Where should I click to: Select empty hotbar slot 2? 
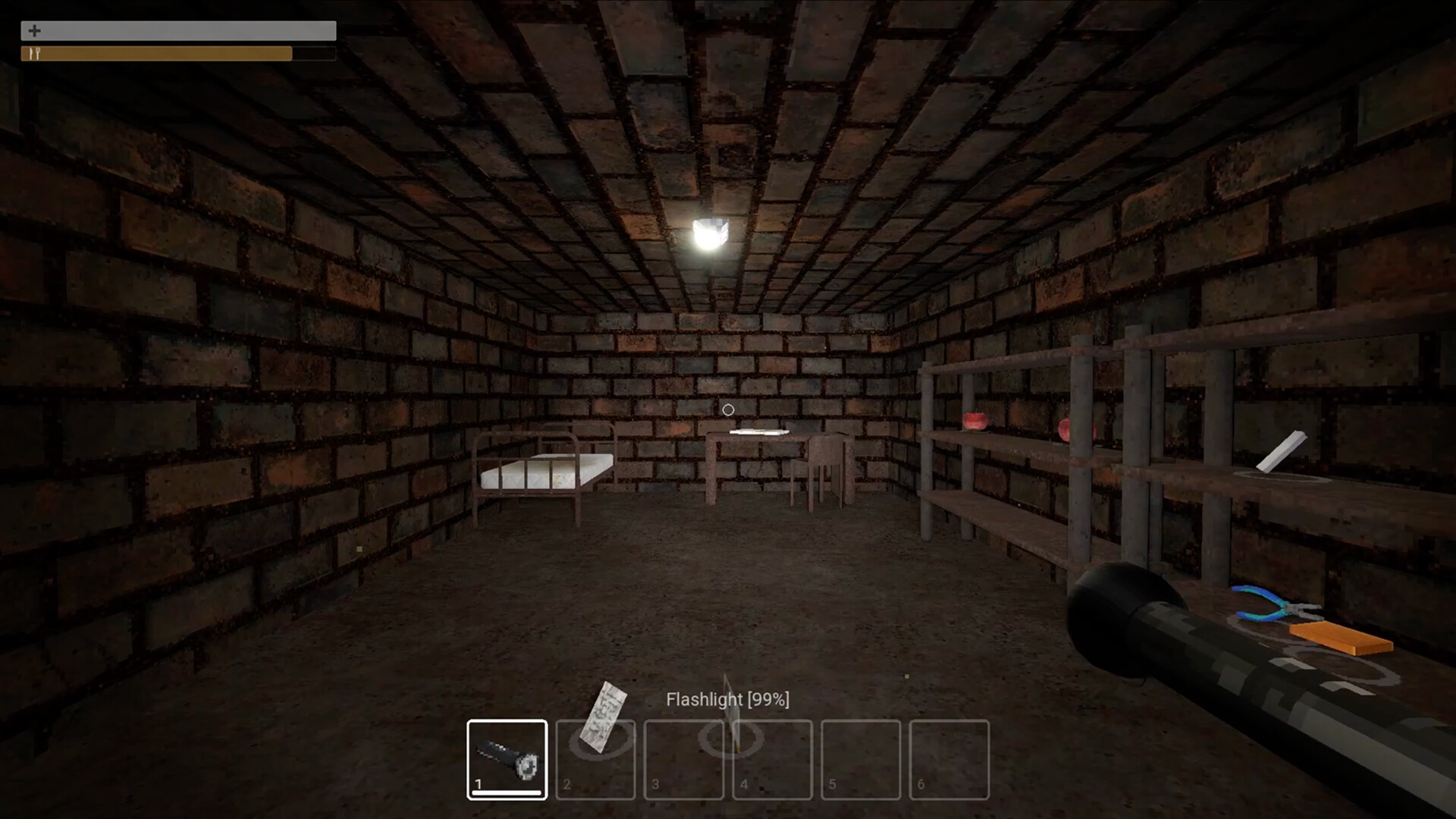[596, 761]
